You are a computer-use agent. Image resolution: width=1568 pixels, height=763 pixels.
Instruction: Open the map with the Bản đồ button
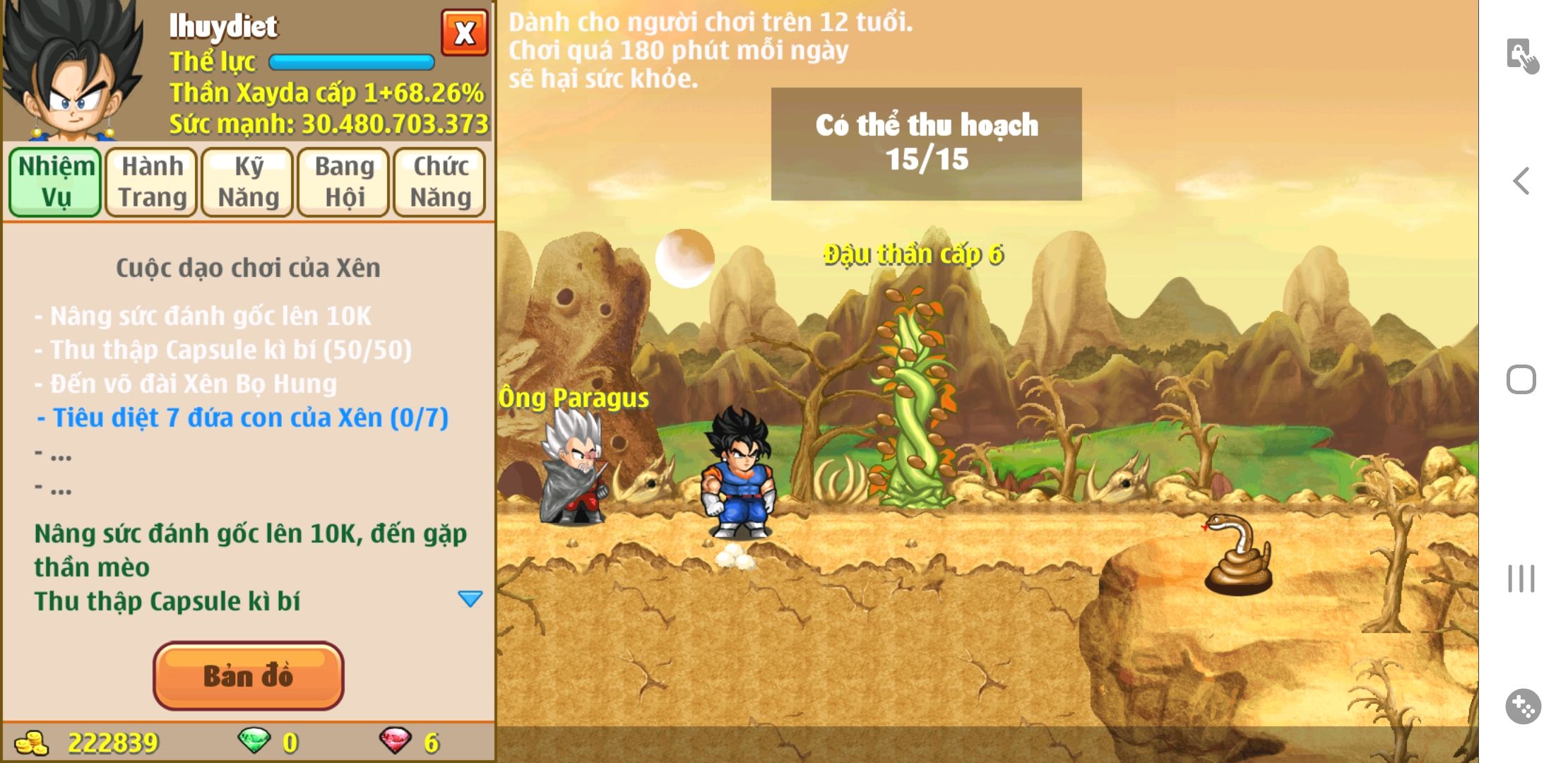(248, 676)
